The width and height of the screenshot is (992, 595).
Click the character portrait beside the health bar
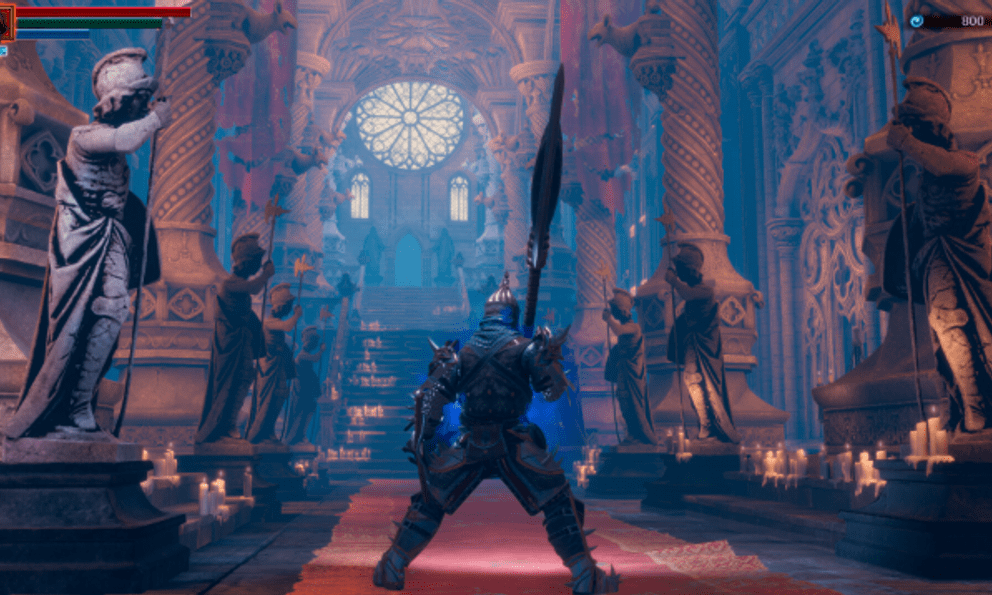tap(7, 24)
